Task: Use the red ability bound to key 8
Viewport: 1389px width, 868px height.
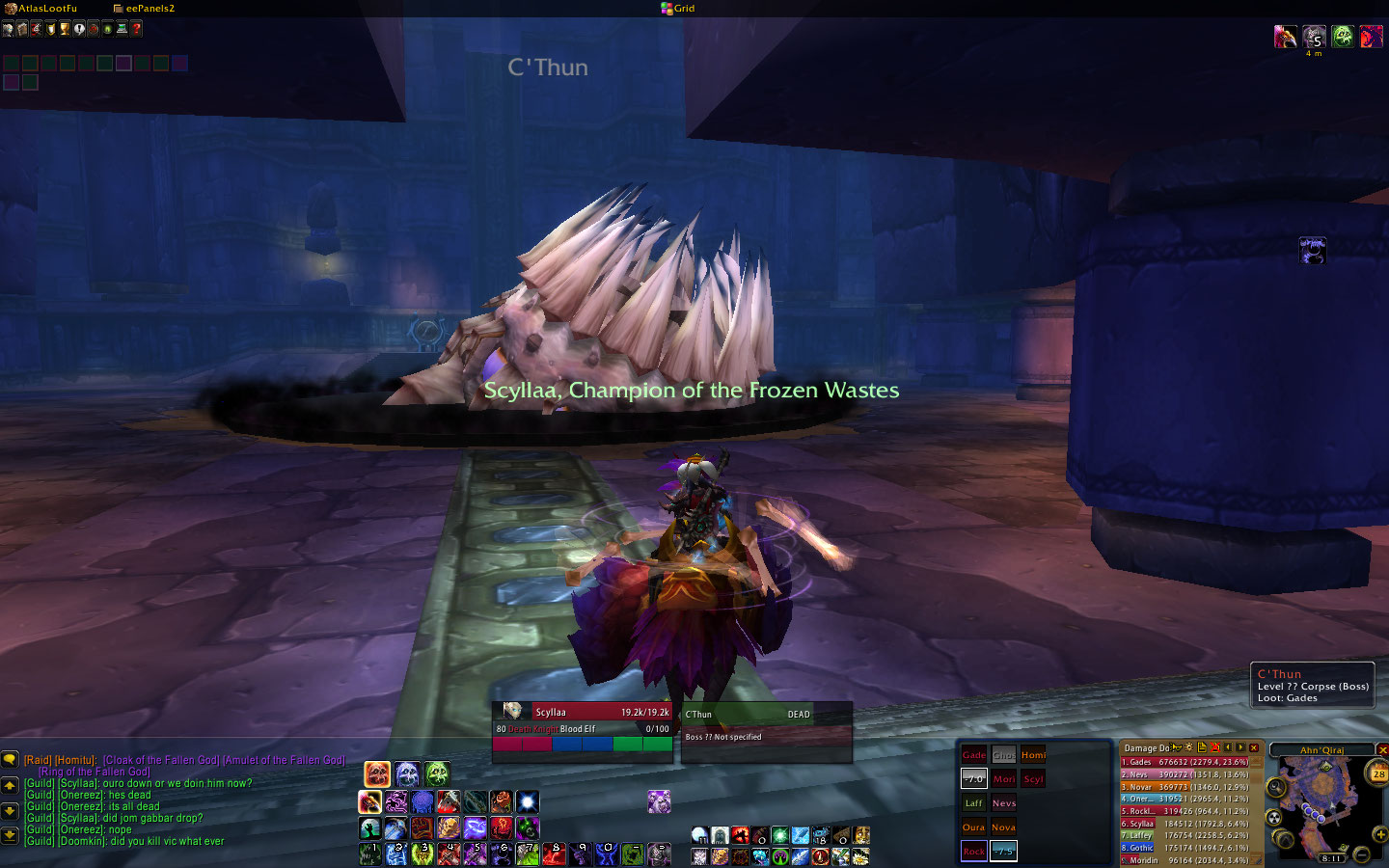Action: 553,854
